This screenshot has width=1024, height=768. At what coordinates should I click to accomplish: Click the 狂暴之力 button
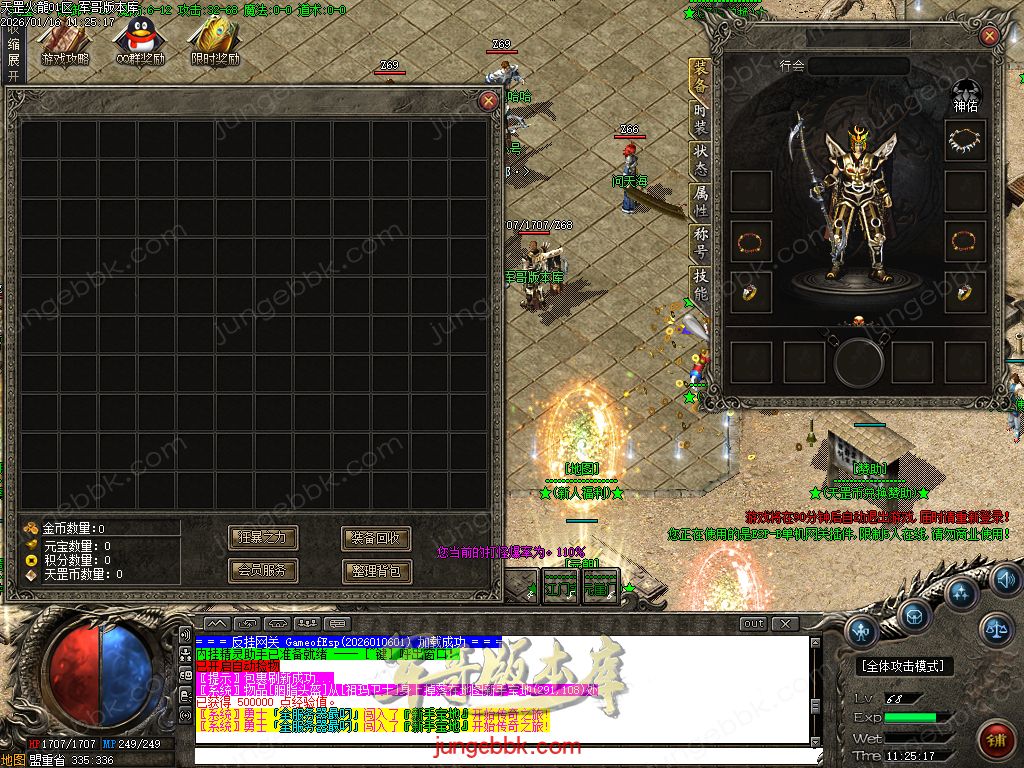[263, 538]
